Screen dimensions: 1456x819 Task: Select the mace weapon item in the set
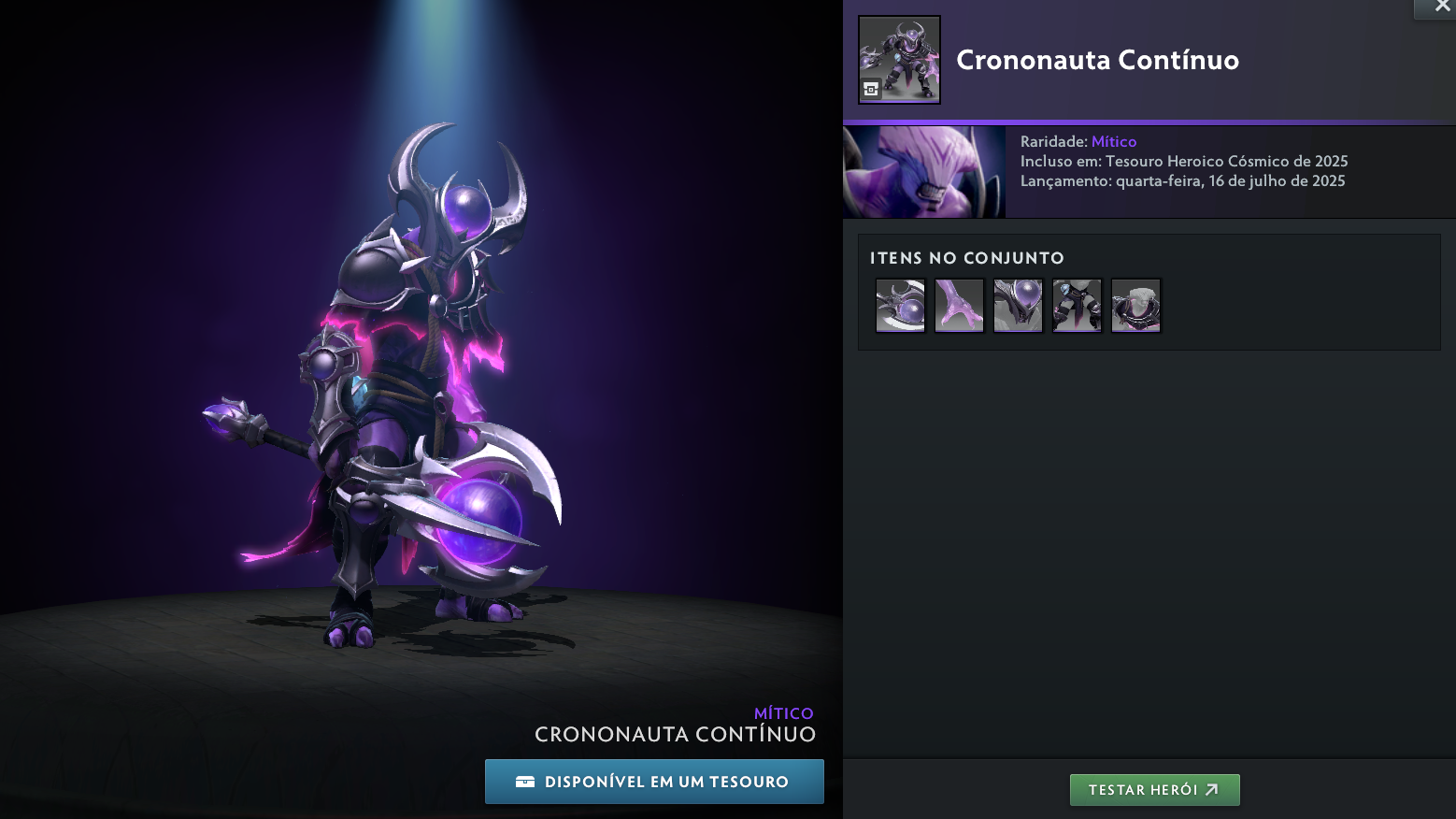(900, 306)
